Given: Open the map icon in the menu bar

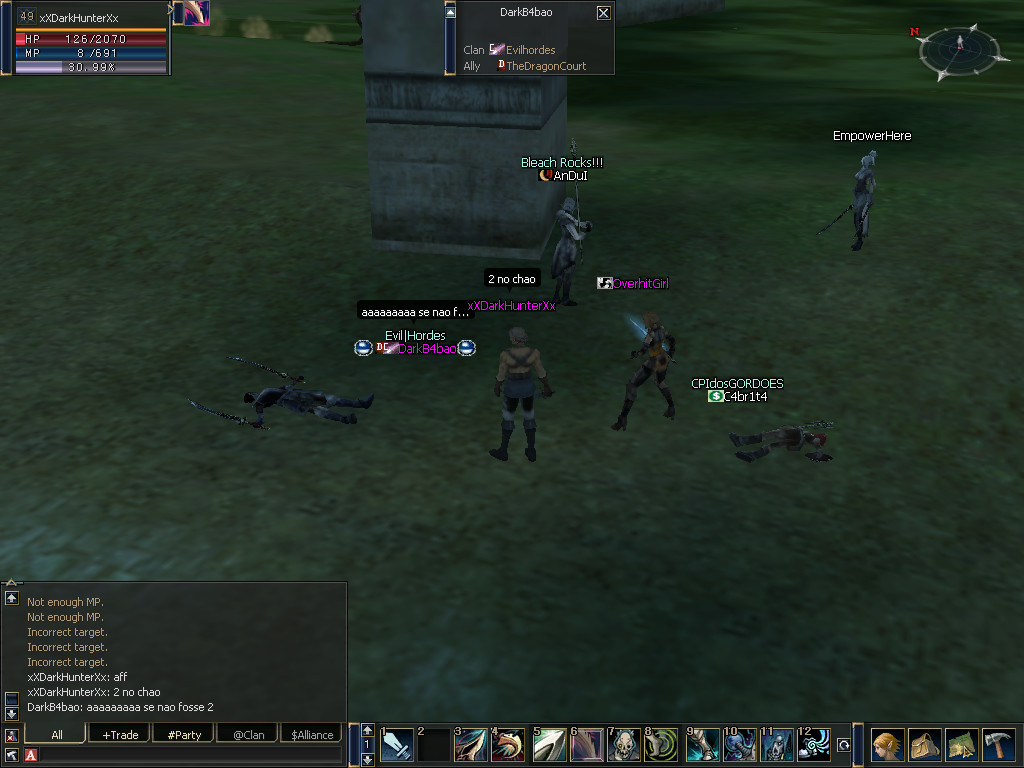Looking at the screenshot, I should click(961, 745).
